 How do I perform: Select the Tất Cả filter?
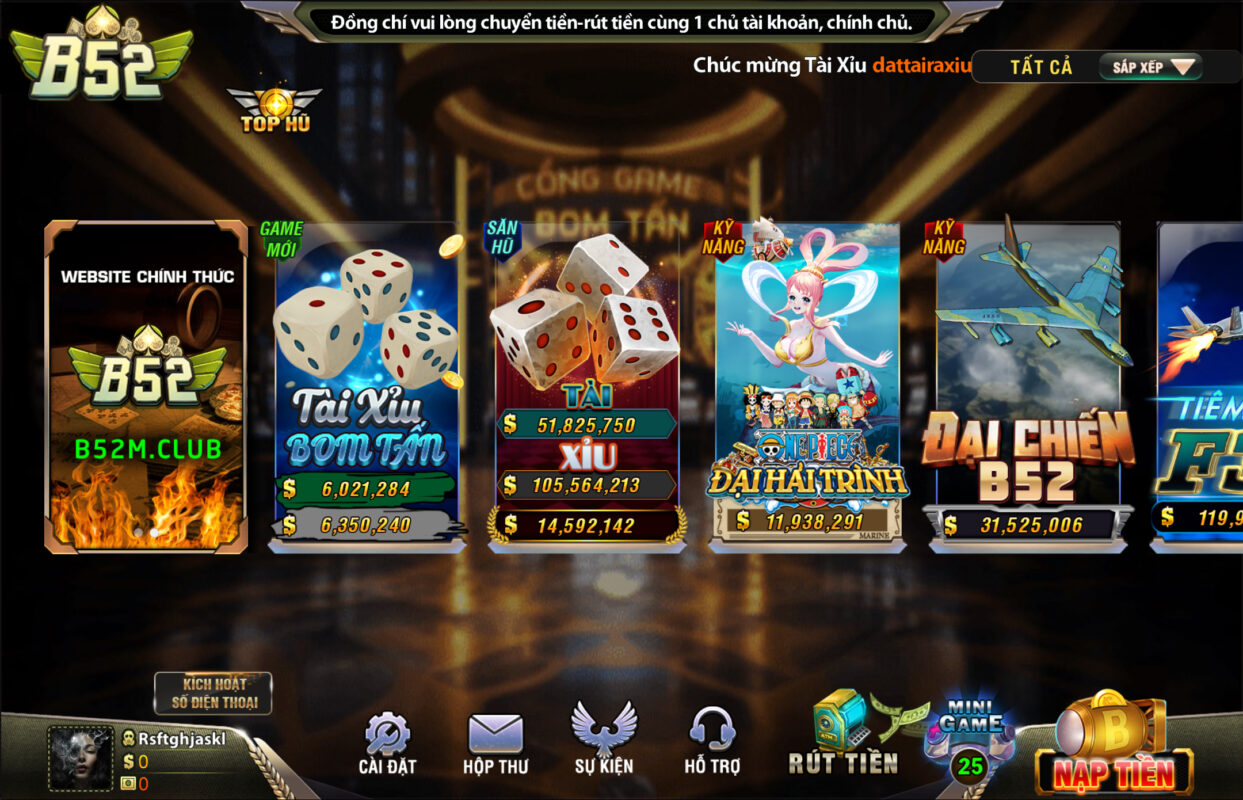click(1040, 67)
